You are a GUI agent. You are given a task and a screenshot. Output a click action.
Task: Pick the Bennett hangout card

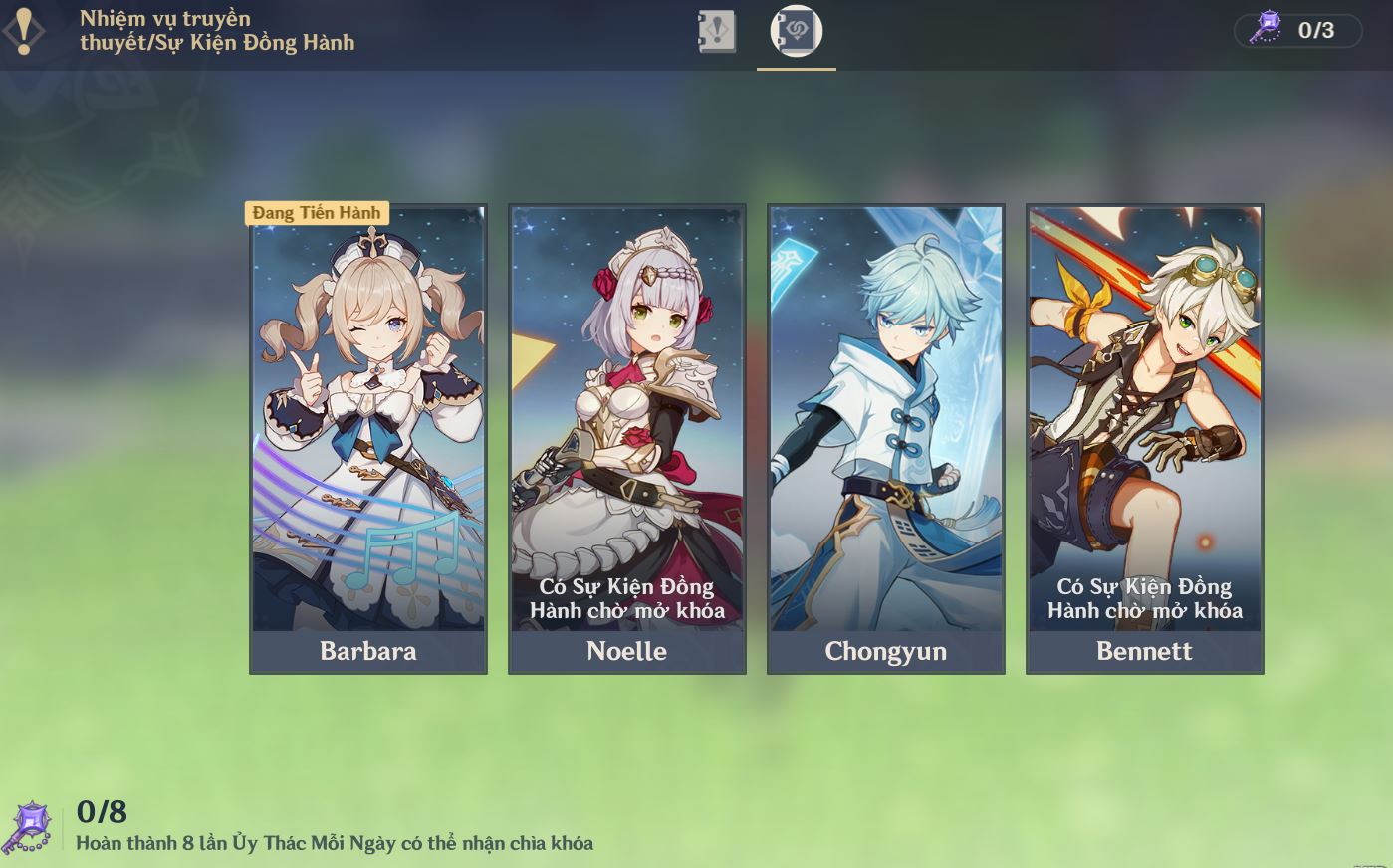click(x=1145, y=439)
